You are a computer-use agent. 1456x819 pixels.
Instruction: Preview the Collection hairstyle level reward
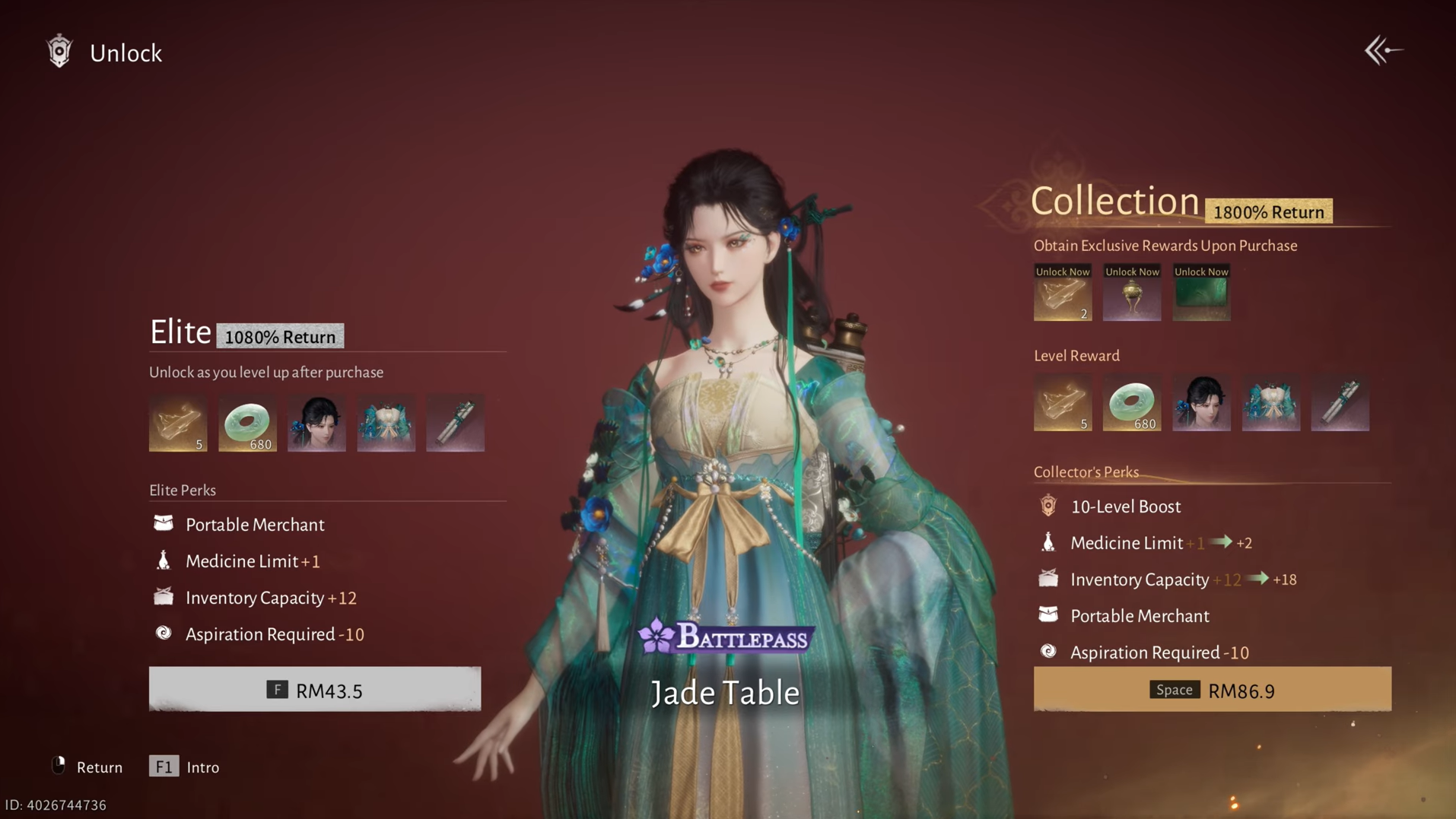(x=1201, y=403)
